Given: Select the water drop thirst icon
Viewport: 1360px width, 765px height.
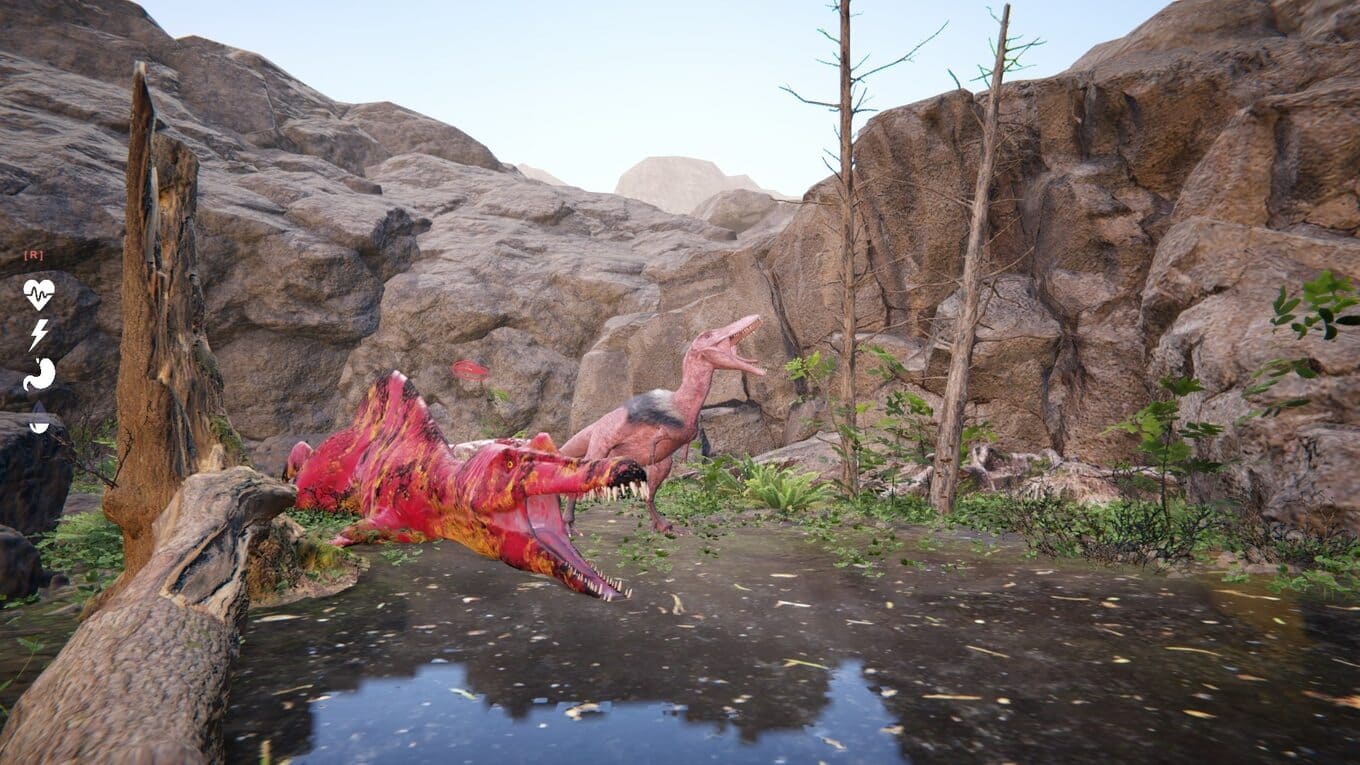Looking at the screenshot, I should (39, 418).
